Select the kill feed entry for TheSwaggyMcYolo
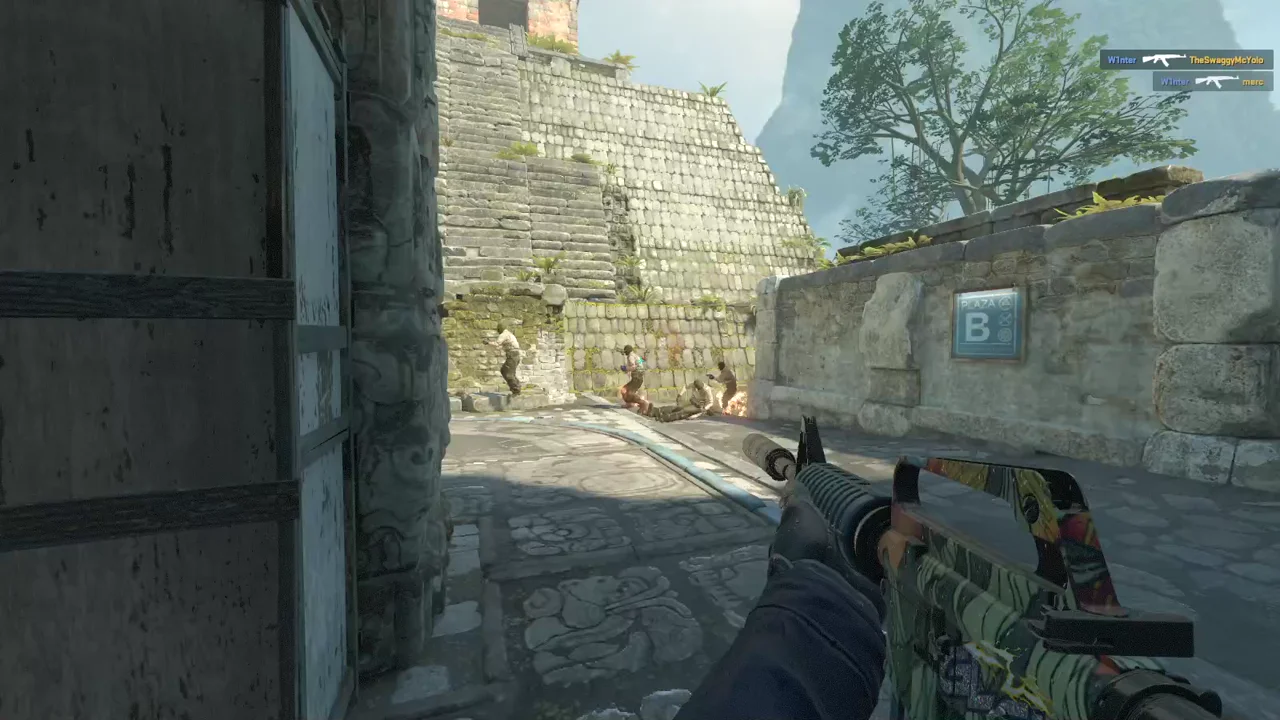 pyautogui.click(x=1186, y=60)
